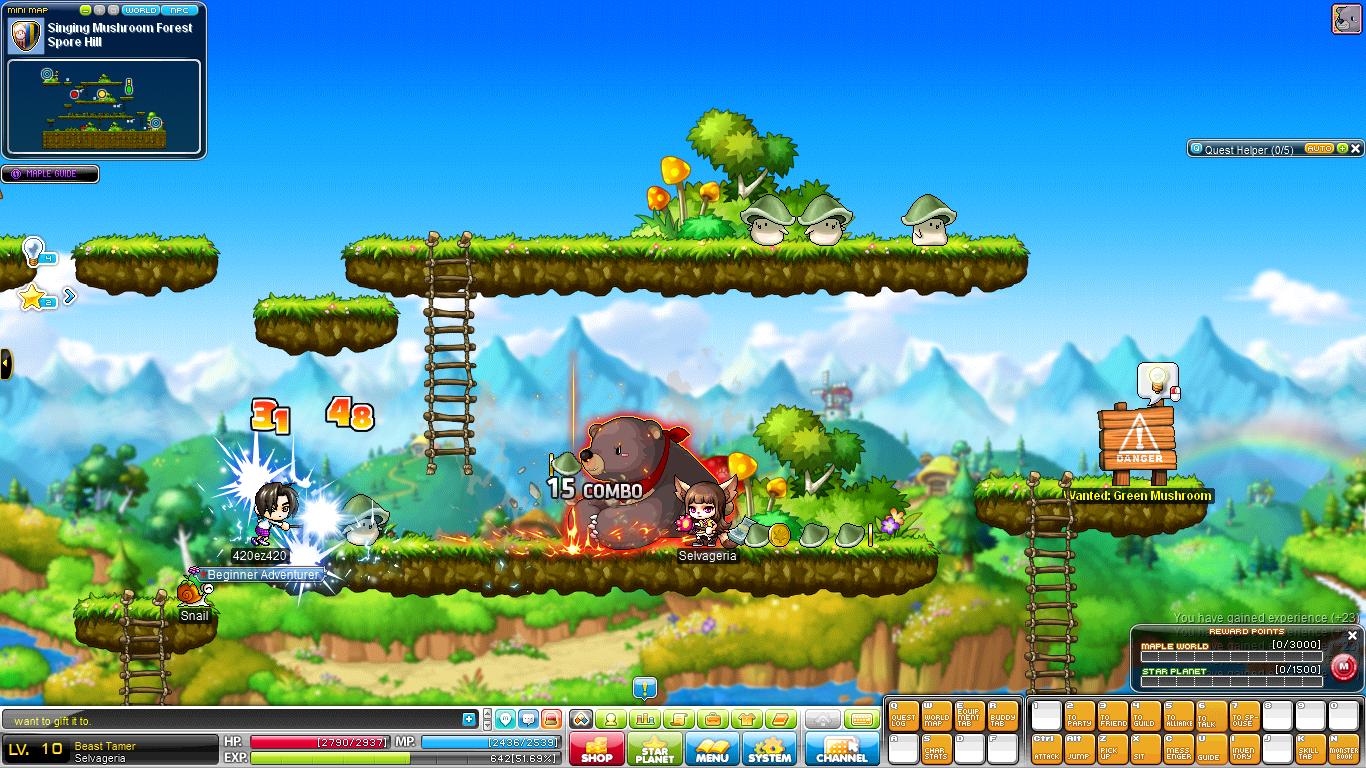The width and height of the screenshot is (1366, 768).
Task: Open the character info person icon
Action: 611,718
